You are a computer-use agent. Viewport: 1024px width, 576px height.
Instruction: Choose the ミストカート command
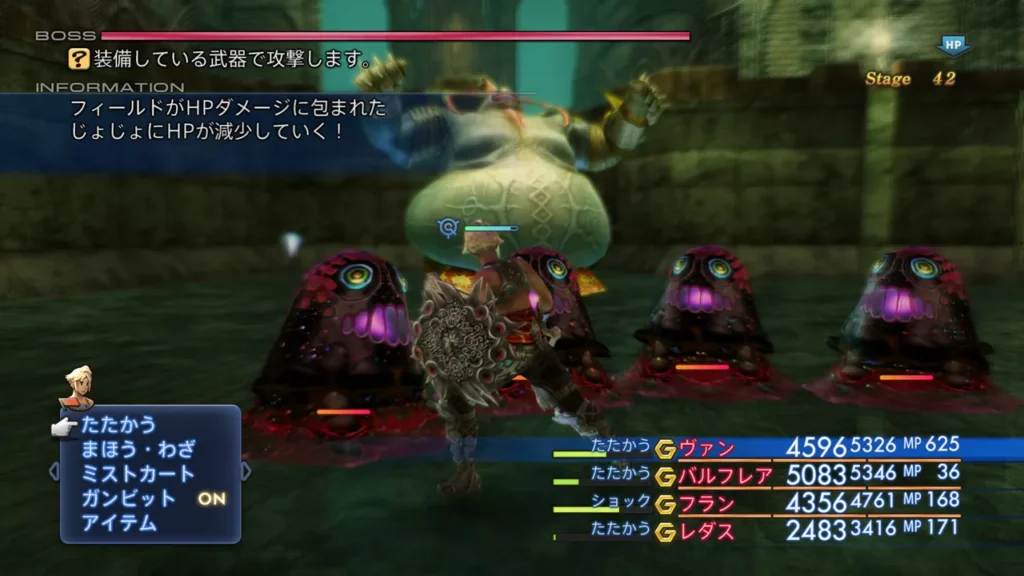tap(138, 474)
